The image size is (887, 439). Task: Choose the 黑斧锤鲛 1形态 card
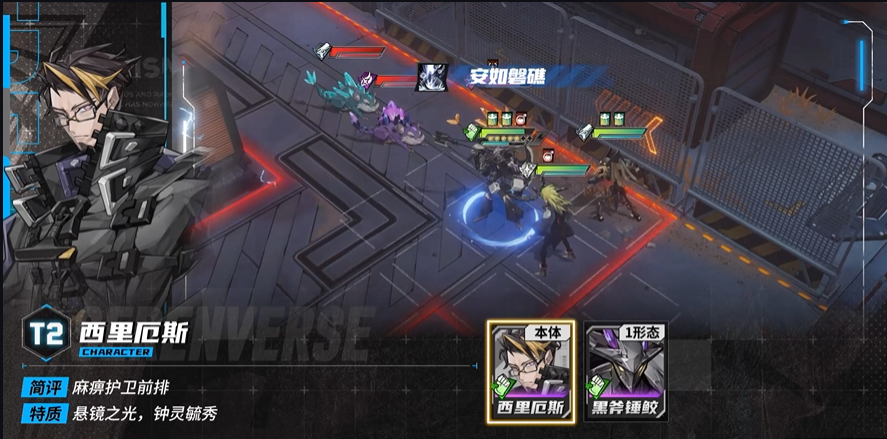coord(626,373)
